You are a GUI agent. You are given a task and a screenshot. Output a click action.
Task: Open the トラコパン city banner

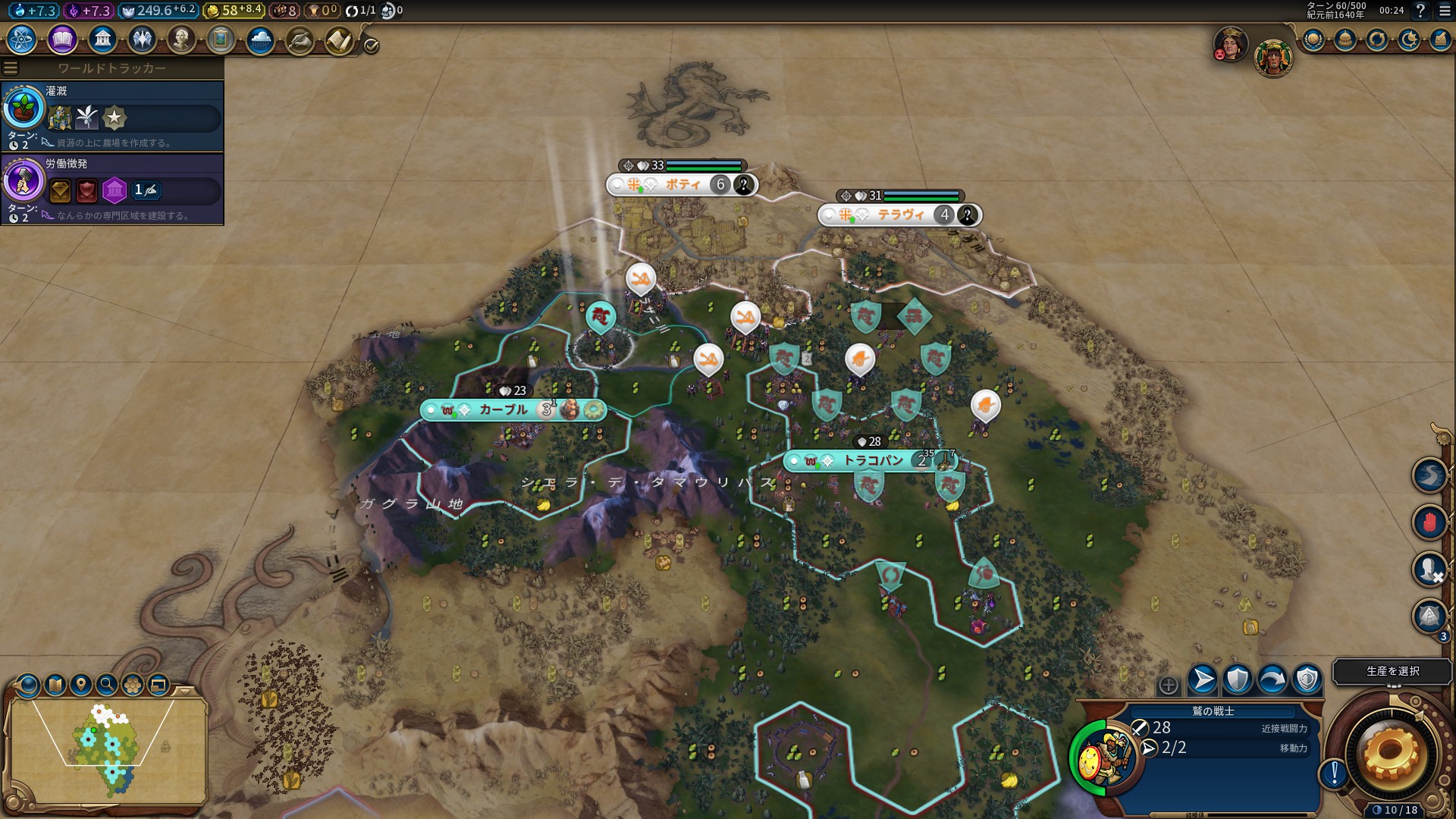(x=872, y=460)
